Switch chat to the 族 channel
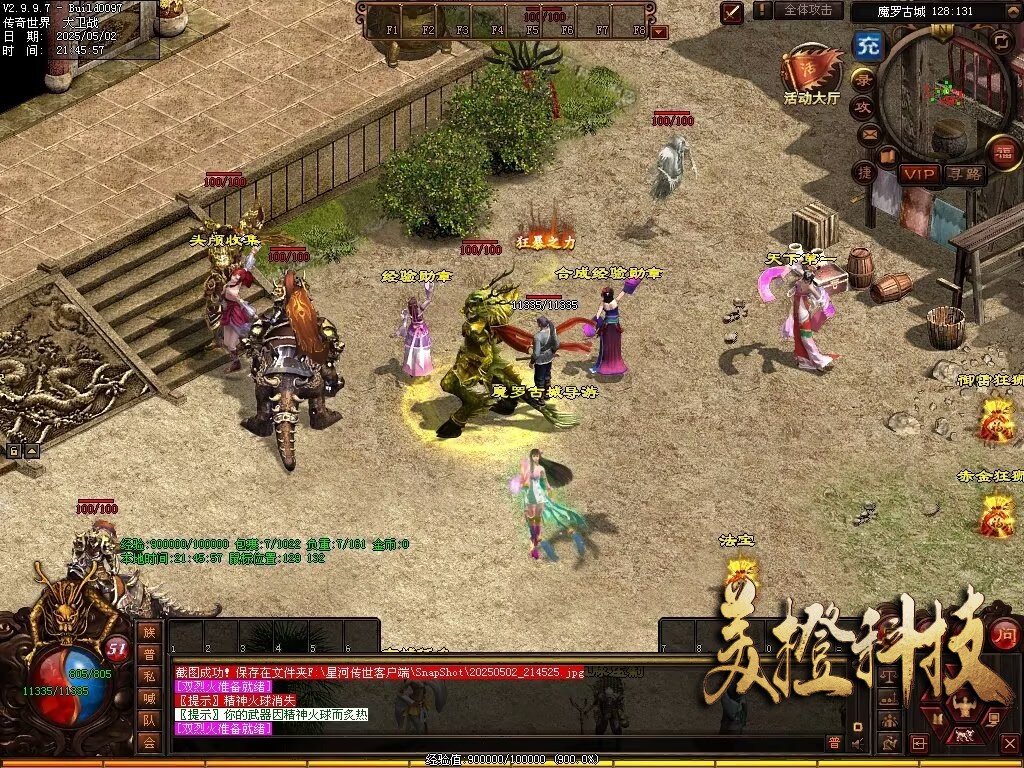This screenshot has height=768, width=1024. [x=148, y=632]
